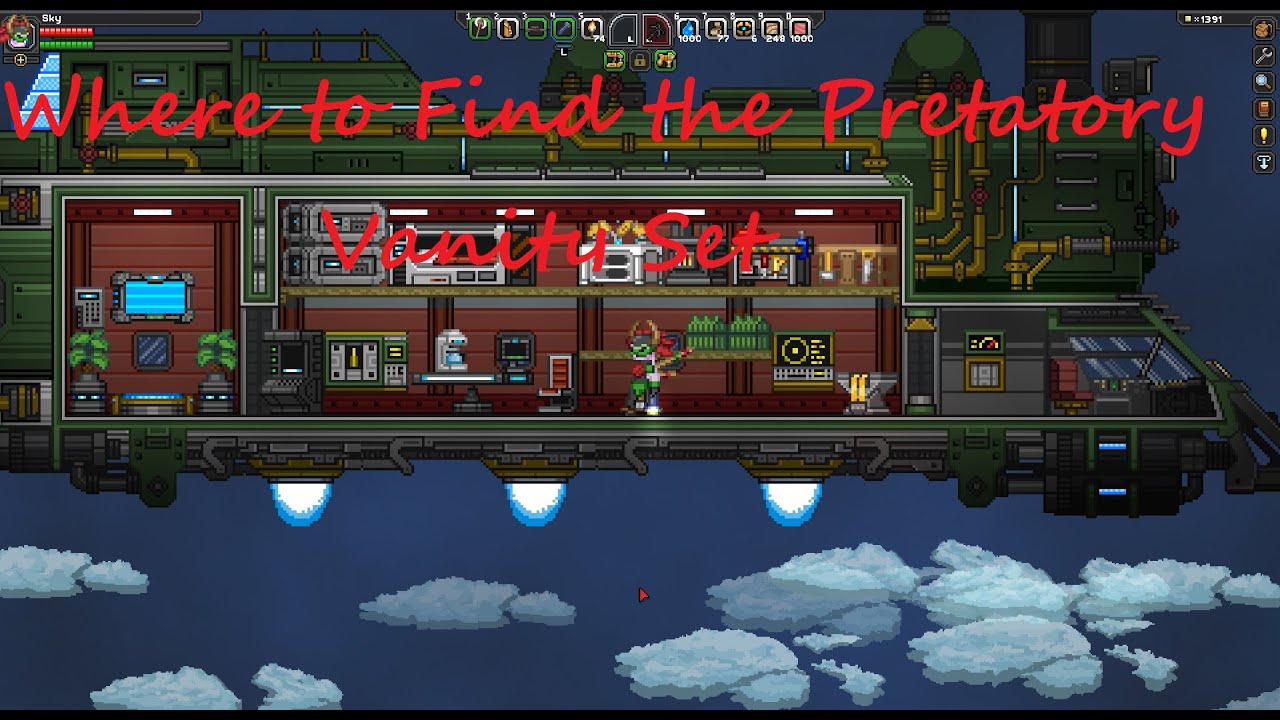This screenshot has width=1280, height=720.
Task: Choose the red block hotbar slot
Action: pos(800,28)
